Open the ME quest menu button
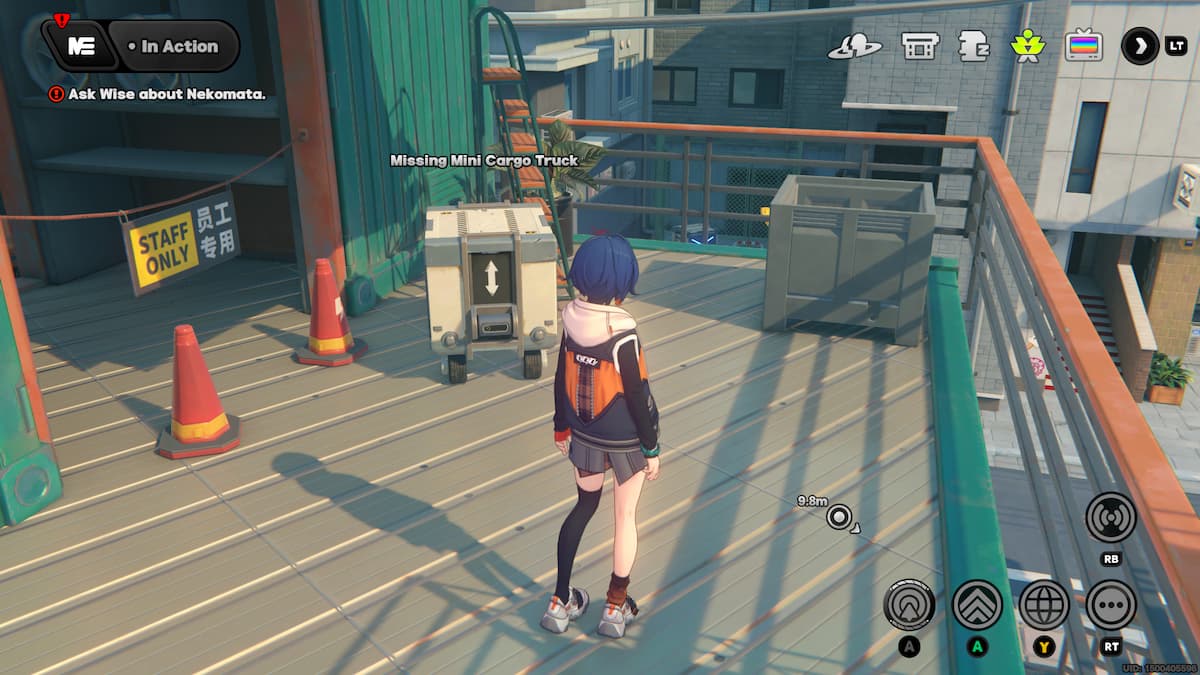Viewport: 1200px width, 675px height. point(82,46)
